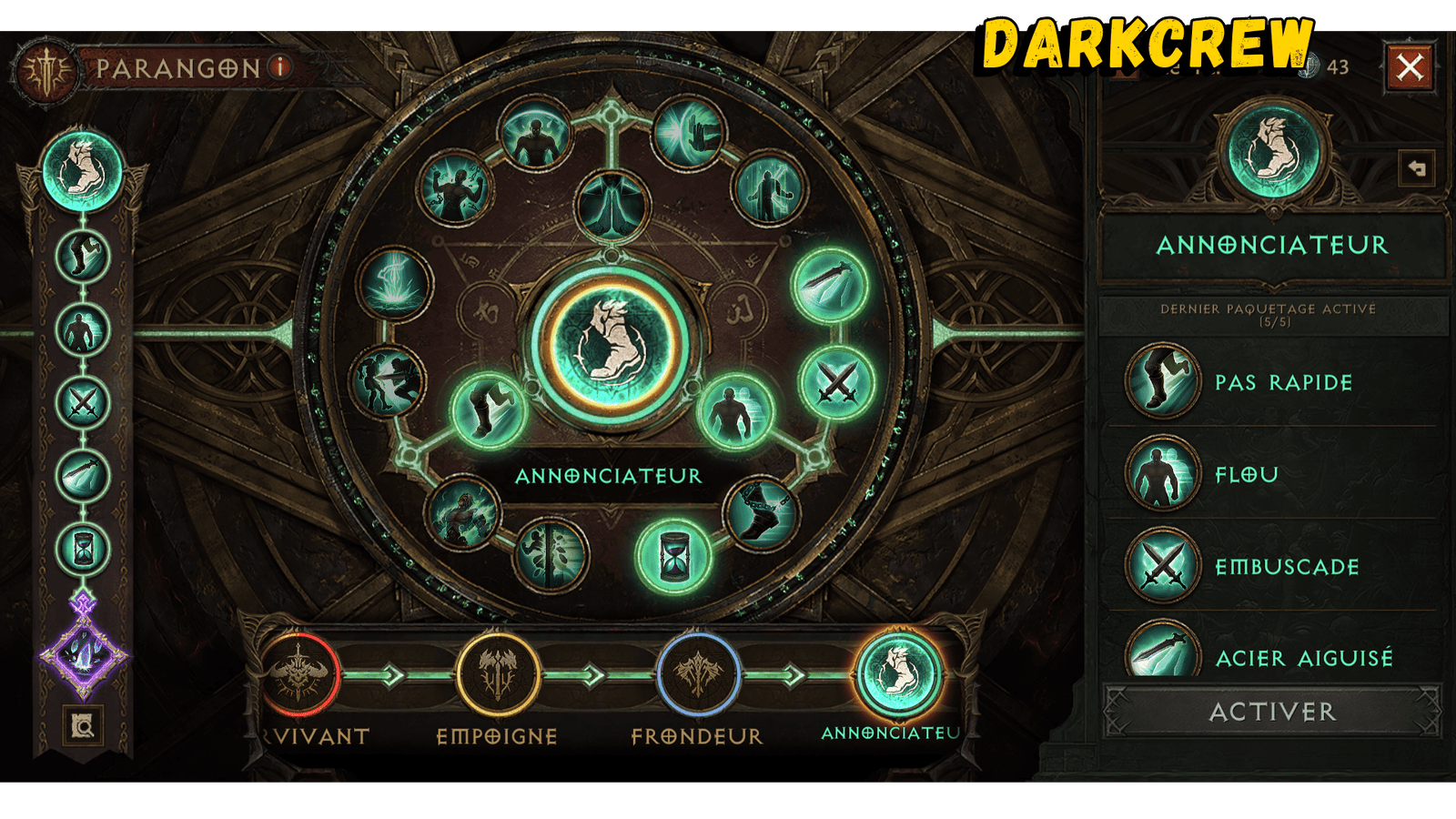Select the crossed swords node on the wheel
The width and height of the screenshot is (1456, 819).
pyautogui.click(x=837, y=383)
